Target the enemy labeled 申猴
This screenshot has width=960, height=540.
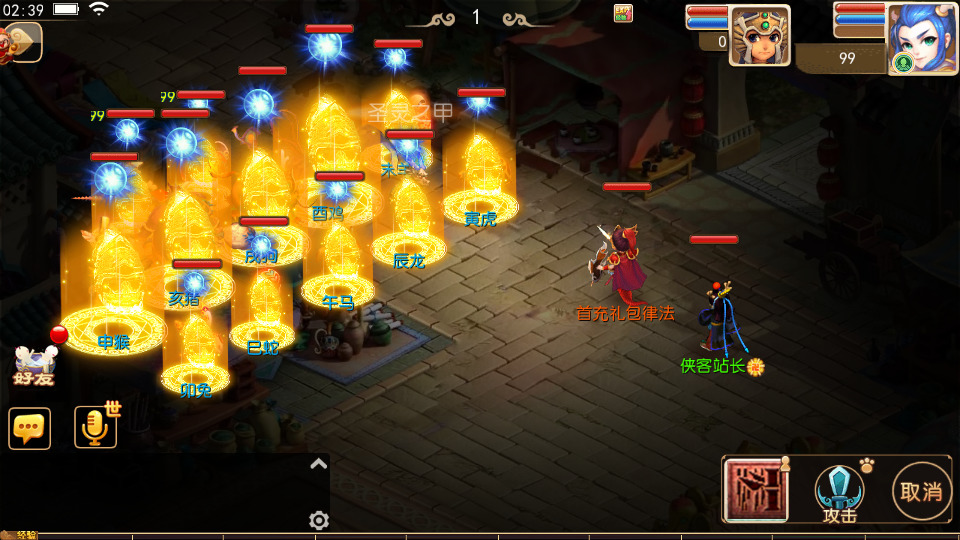(x=114, y=295)
